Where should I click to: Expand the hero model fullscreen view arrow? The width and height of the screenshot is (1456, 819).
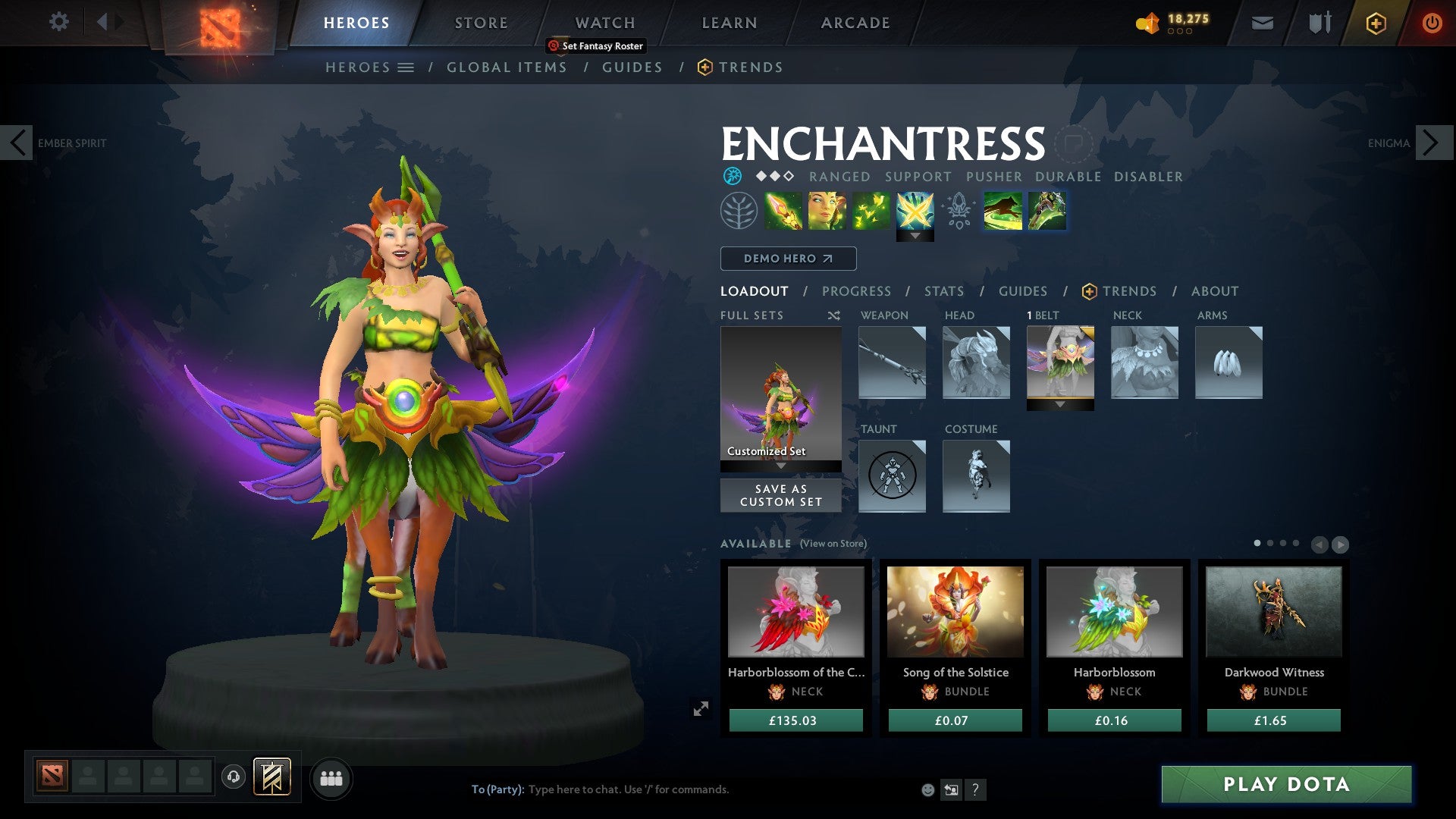[x=701, y=708]
